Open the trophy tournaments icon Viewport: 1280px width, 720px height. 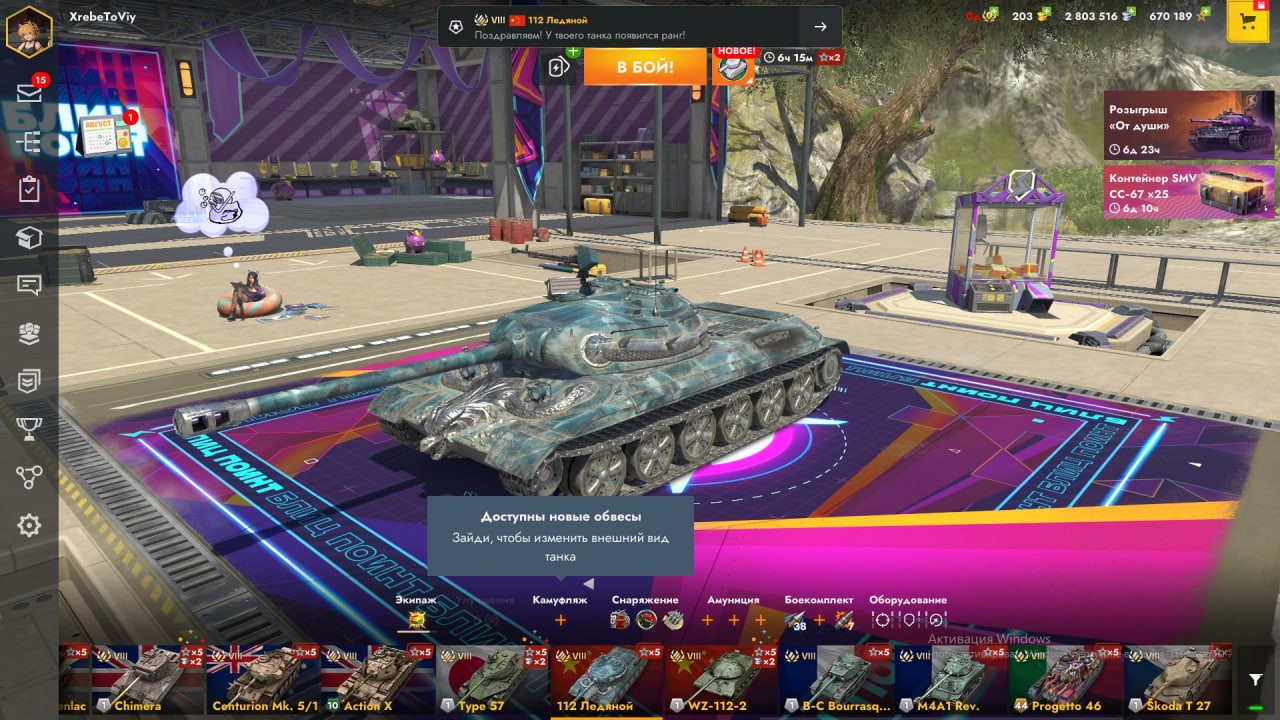coord(29,429)
